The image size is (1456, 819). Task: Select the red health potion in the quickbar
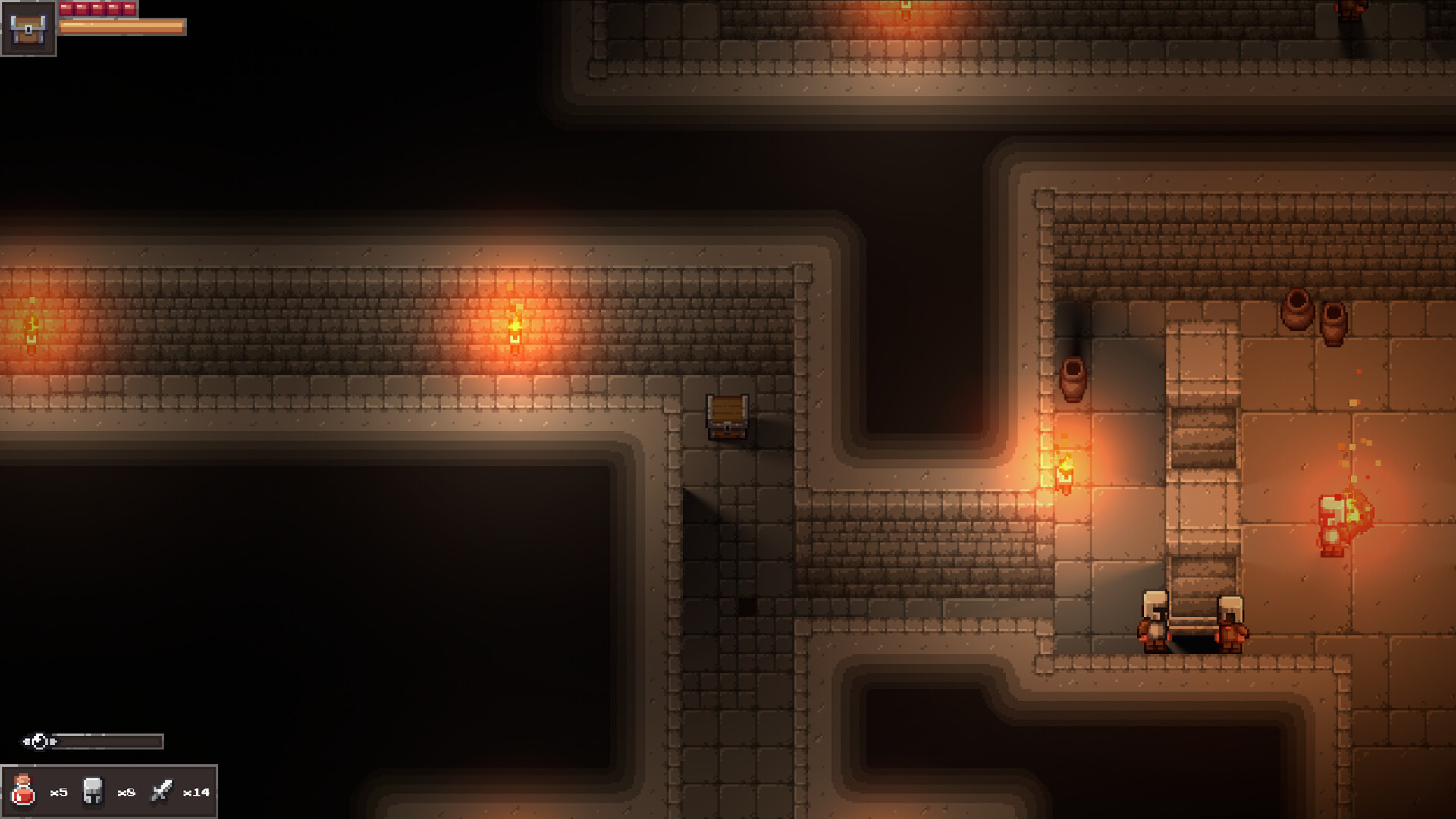pyautogui.click(x=23, y=790)
